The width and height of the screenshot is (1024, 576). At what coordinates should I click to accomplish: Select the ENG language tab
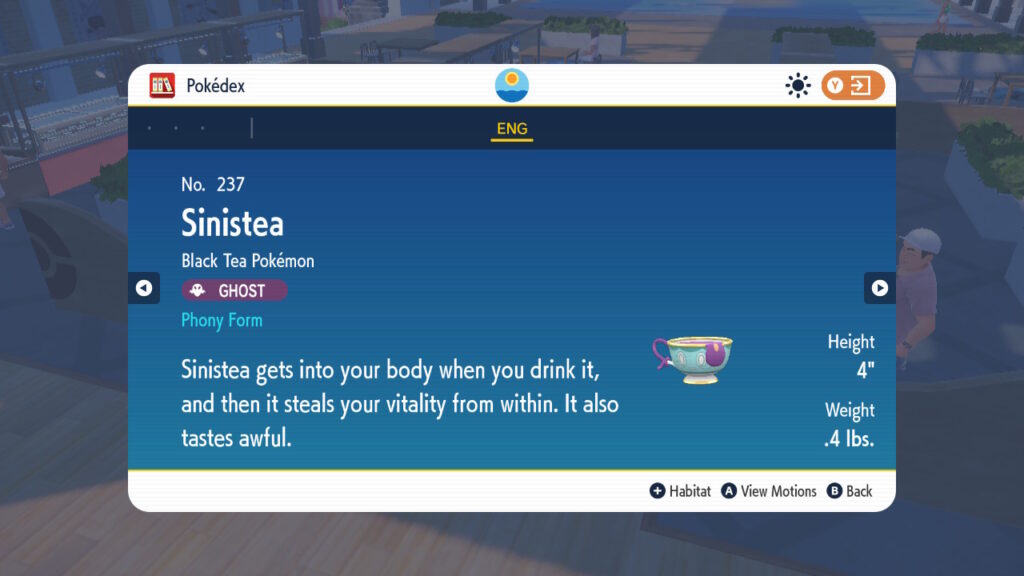[x=511, y=129]
